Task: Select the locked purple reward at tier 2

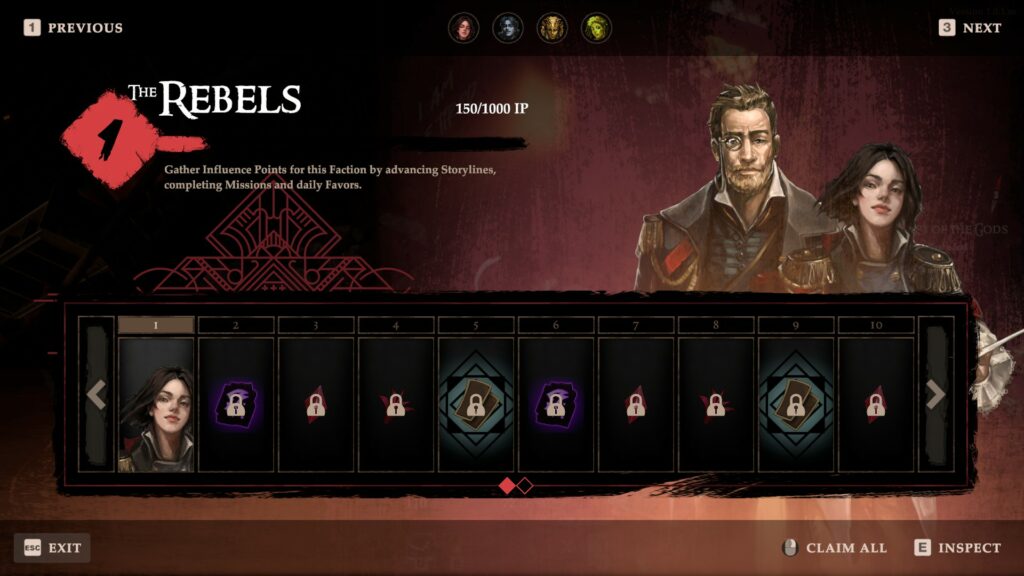Action: 236,403
